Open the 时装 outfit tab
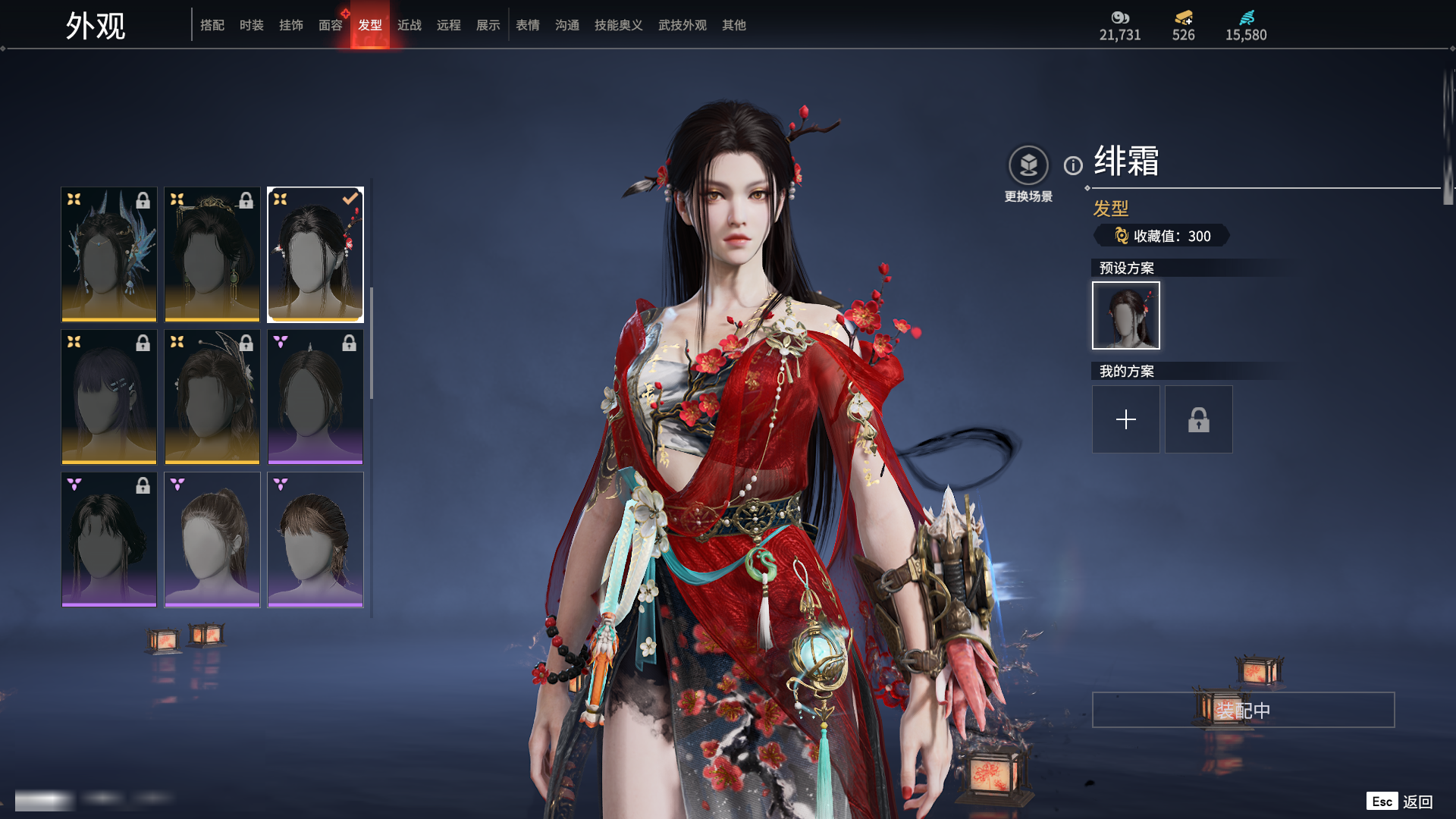 [251, 25]
